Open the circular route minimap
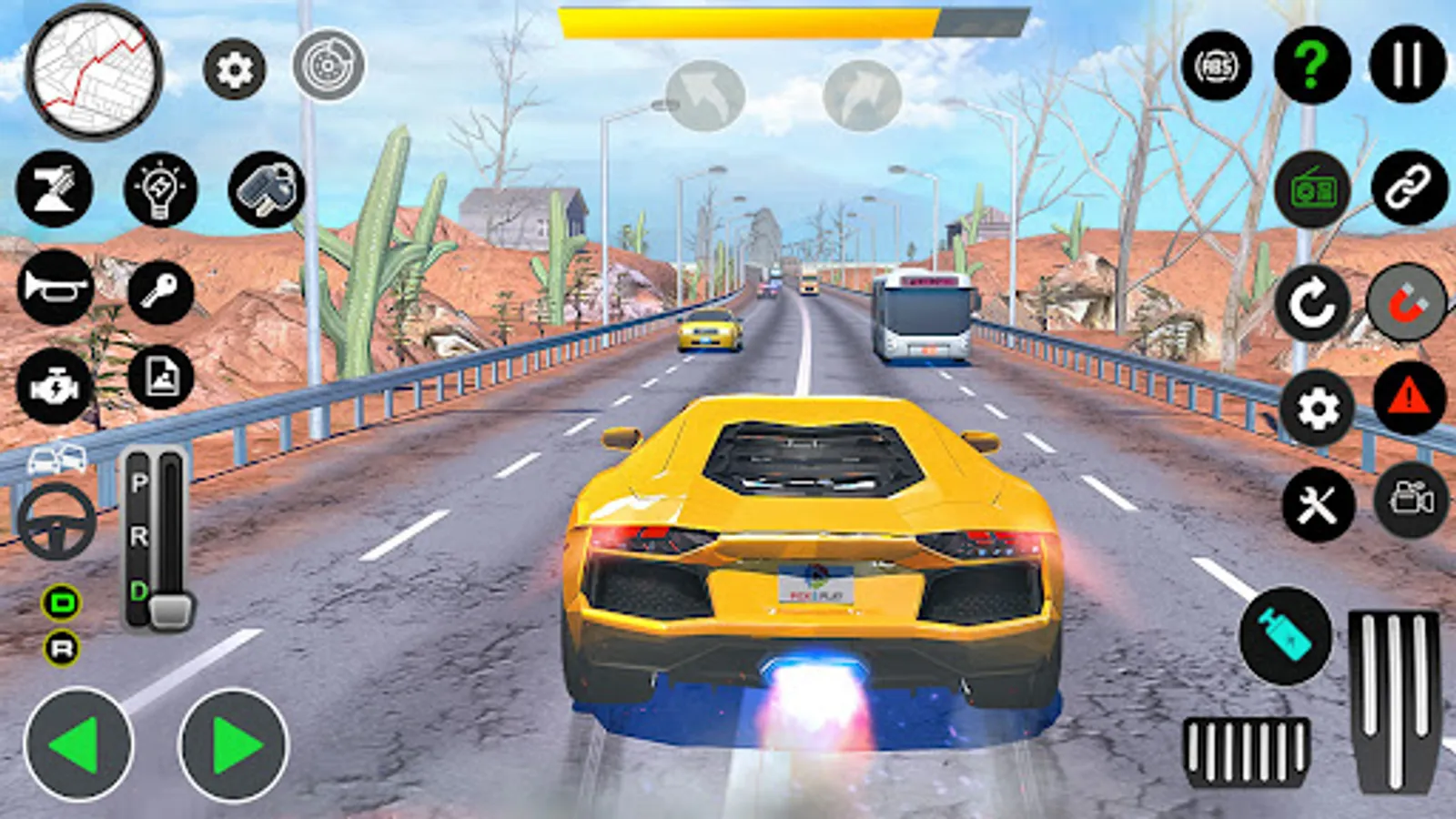 coord(94,73)
